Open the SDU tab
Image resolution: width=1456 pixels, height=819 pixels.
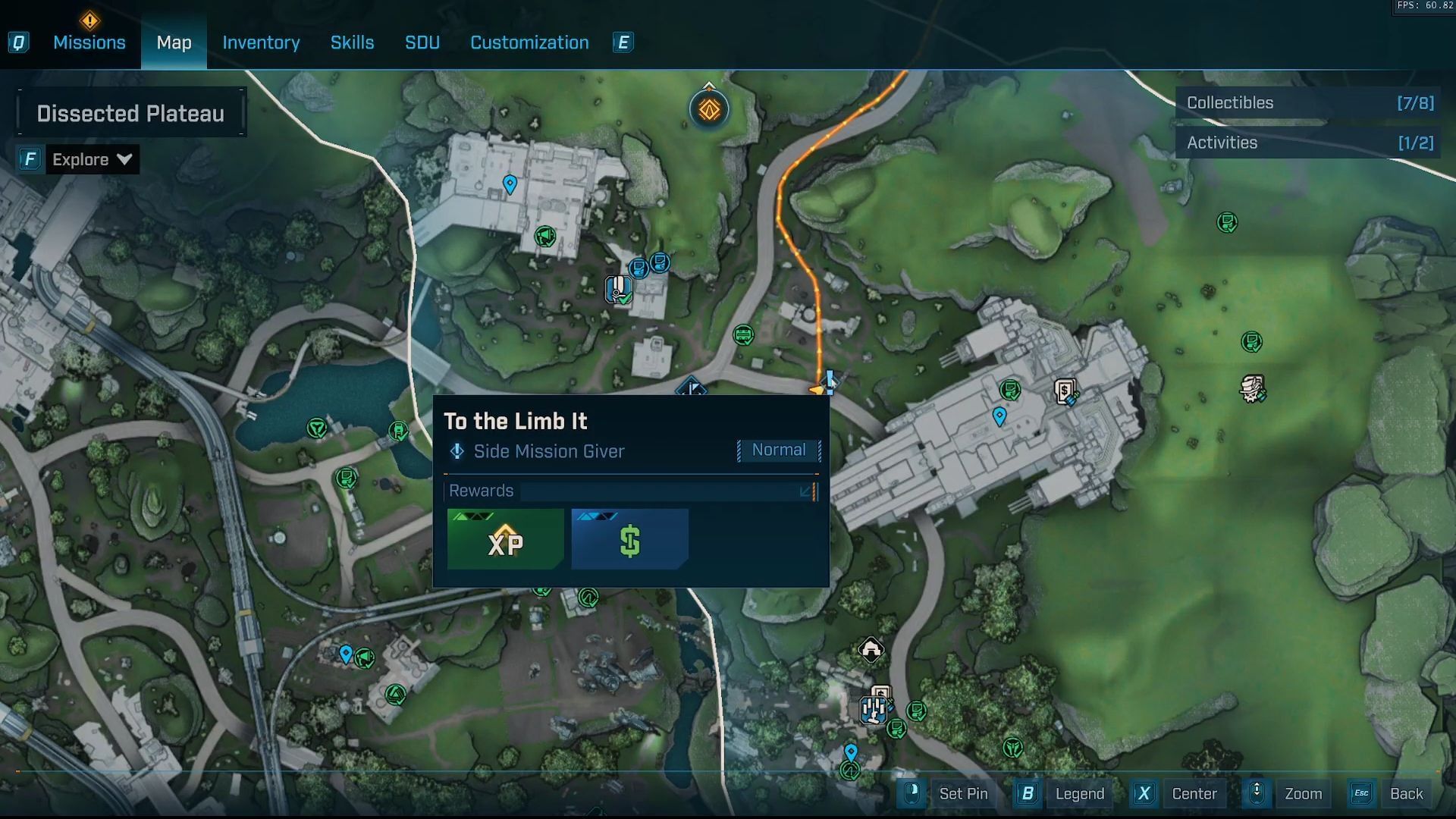tap(422, 42)
